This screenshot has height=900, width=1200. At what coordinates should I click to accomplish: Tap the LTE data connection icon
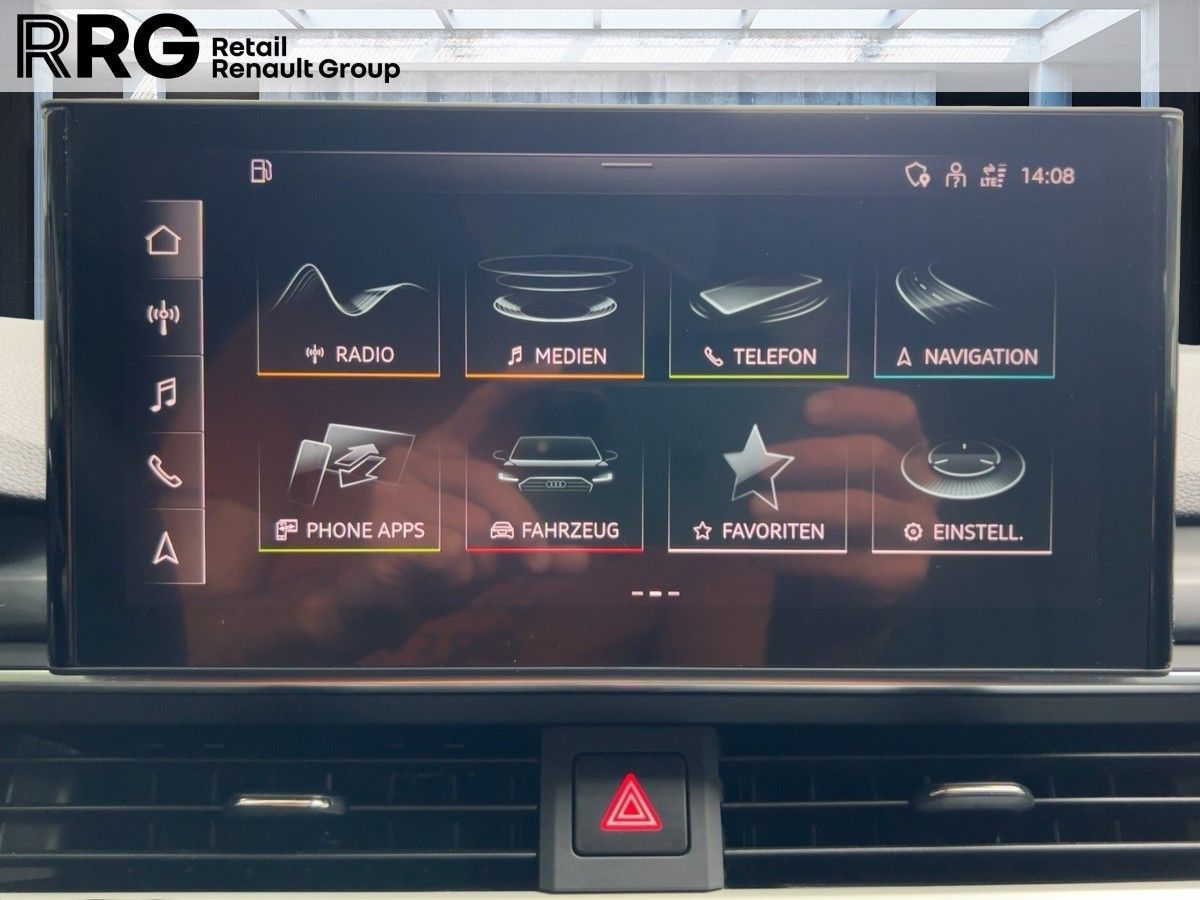pos(993,176)
